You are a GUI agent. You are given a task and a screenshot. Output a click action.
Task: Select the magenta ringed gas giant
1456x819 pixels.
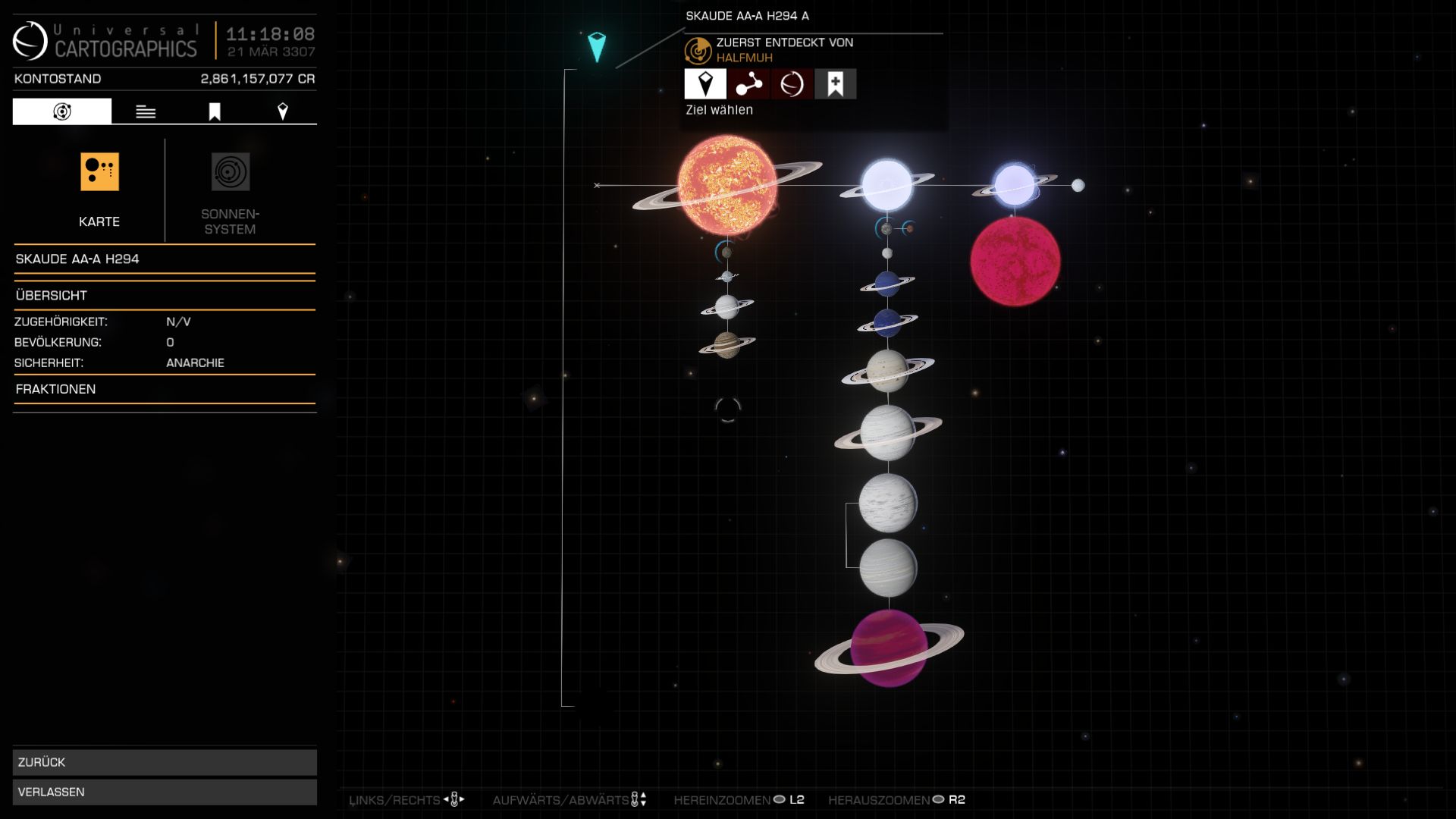tap(888, 648)
